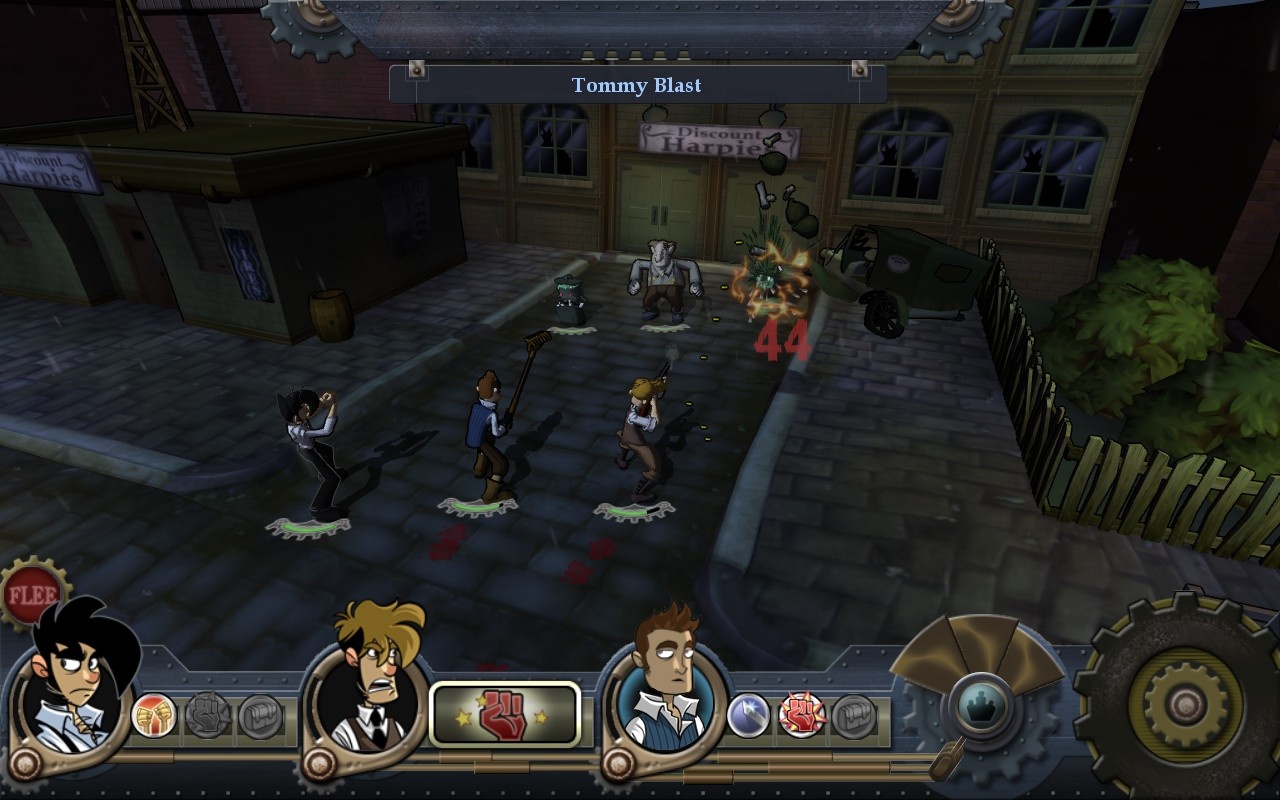Click the fan-shaped turn timer gauge
The height and width of the screenshot is (800, 1280).
point(980,655)
